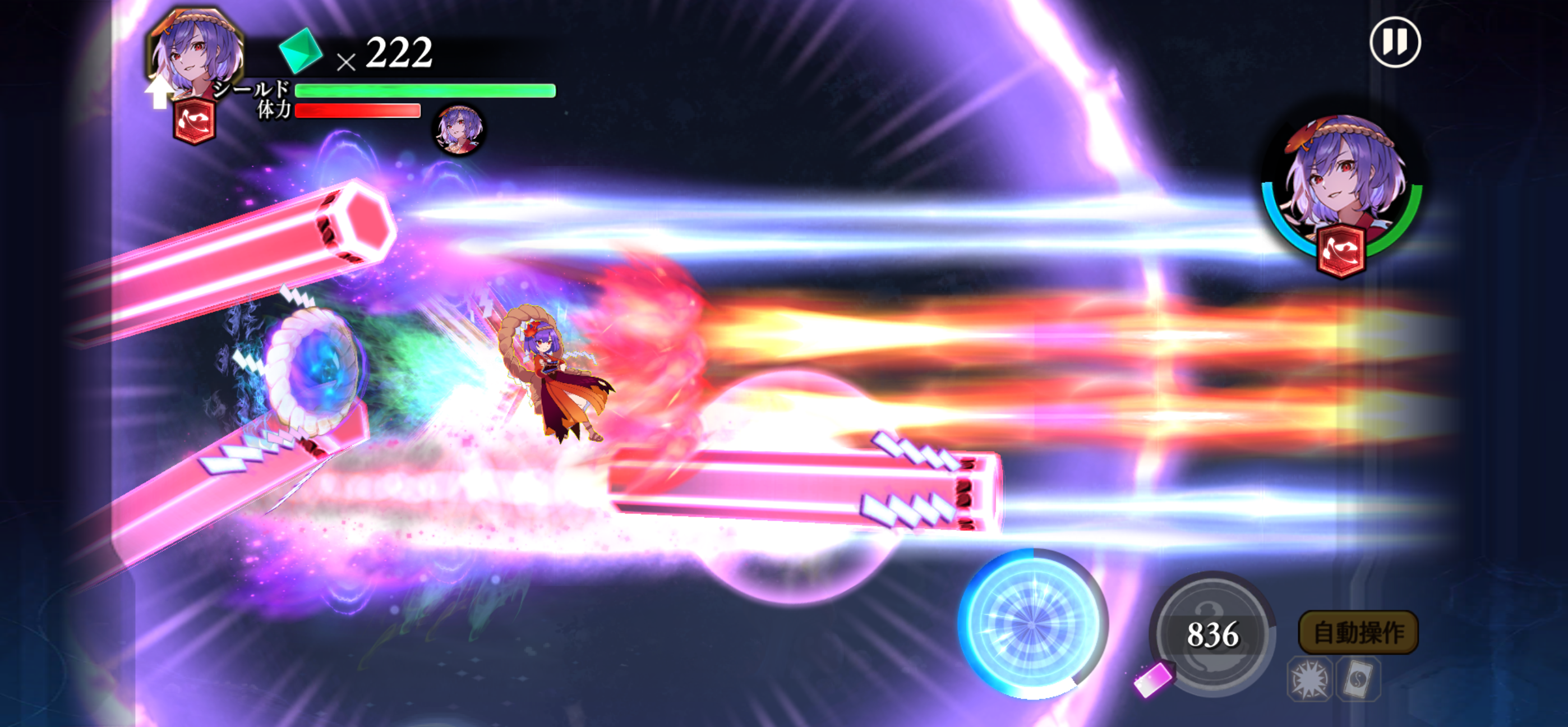
Task: Tap the grey skill button showing 836
Action: [x=1212, y=634]
